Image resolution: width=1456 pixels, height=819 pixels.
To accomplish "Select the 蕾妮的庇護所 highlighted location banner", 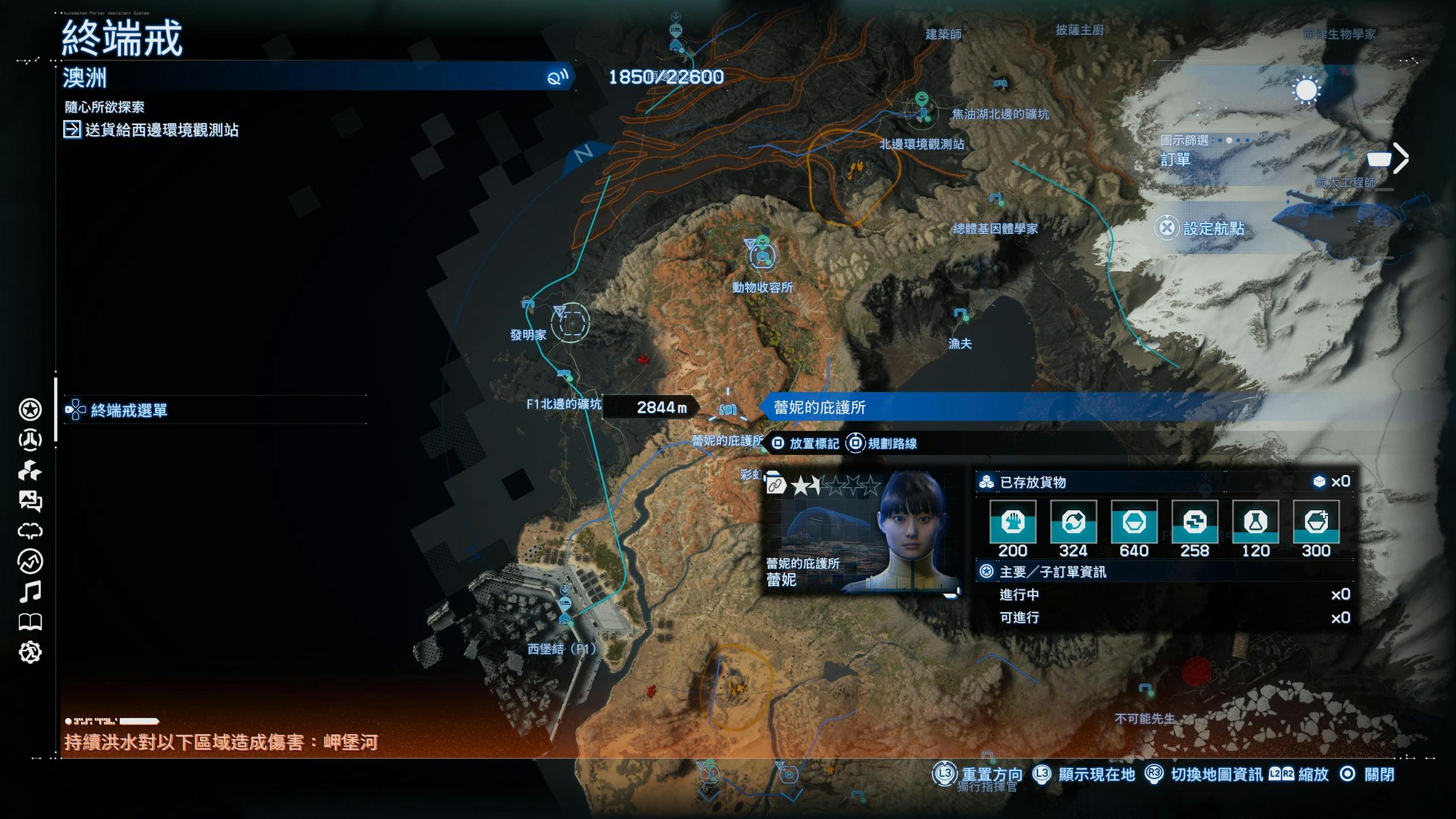I will tap(819, 407).
